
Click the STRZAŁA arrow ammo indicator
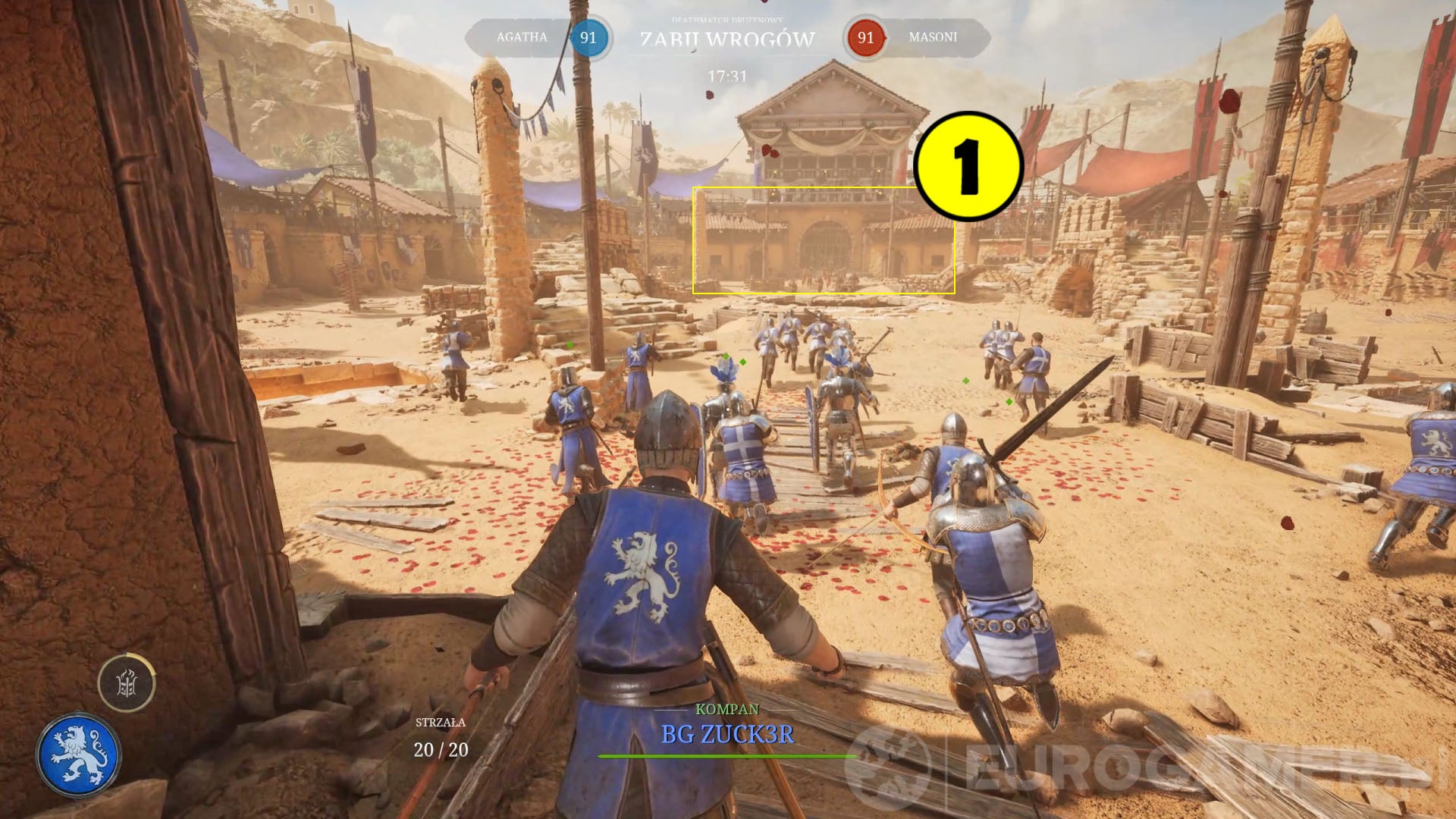click(x=440, y=724)
